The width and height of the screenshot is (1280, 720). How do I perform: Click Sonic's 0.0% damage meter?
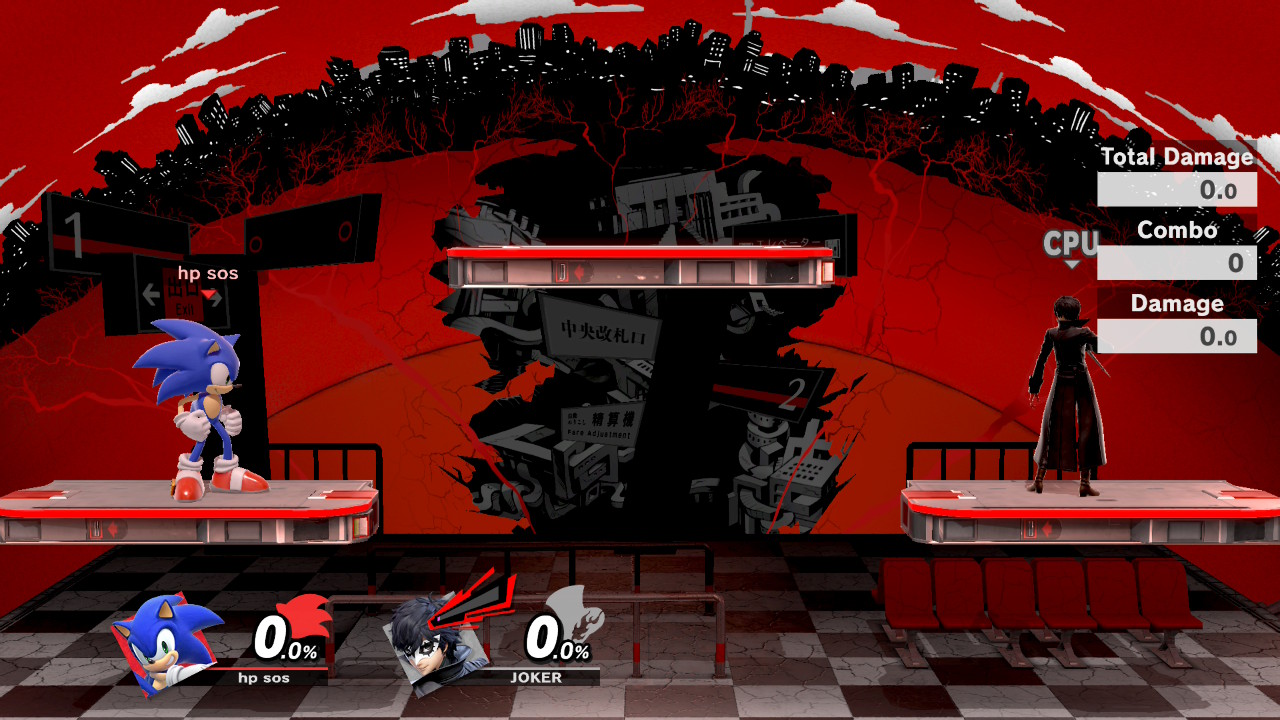pyautogui.click(x=285, y=640)
